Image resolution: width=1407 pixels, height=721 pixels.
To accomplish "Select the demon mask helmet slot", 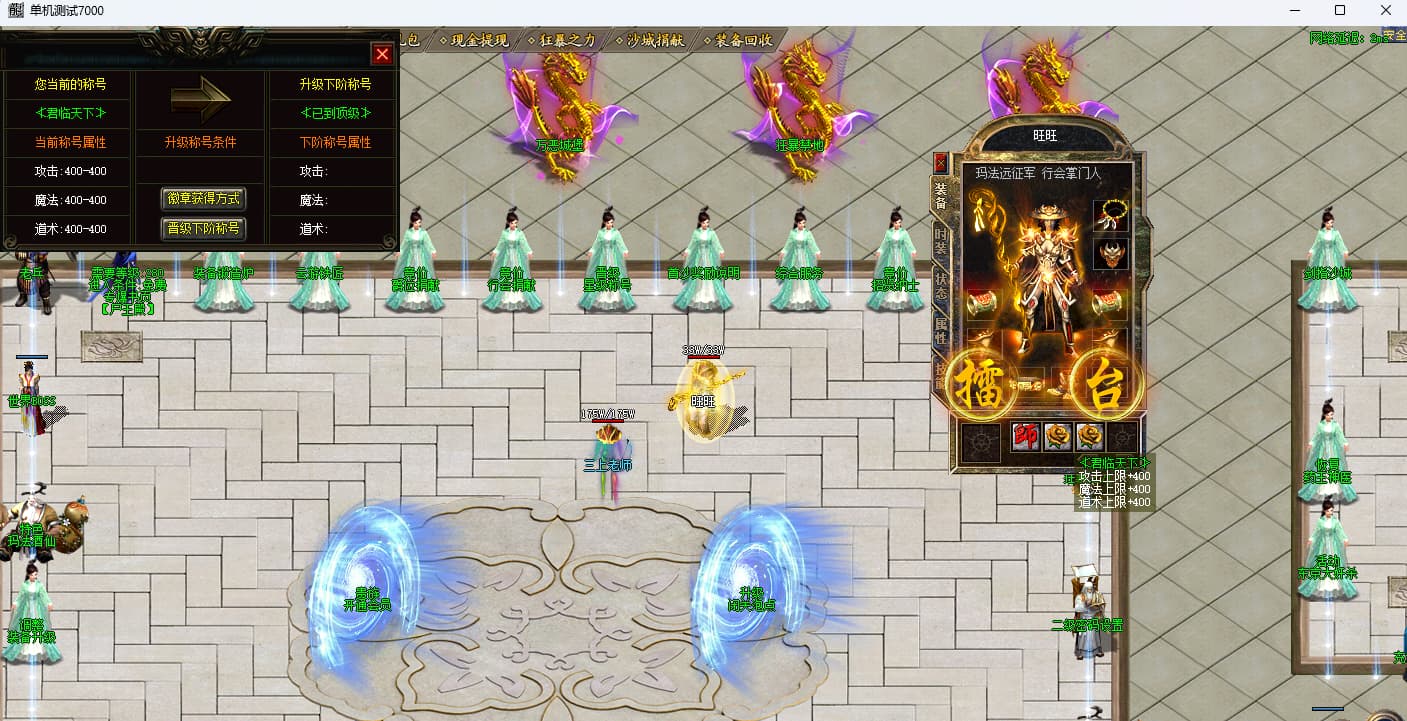I will point(1110,254).
